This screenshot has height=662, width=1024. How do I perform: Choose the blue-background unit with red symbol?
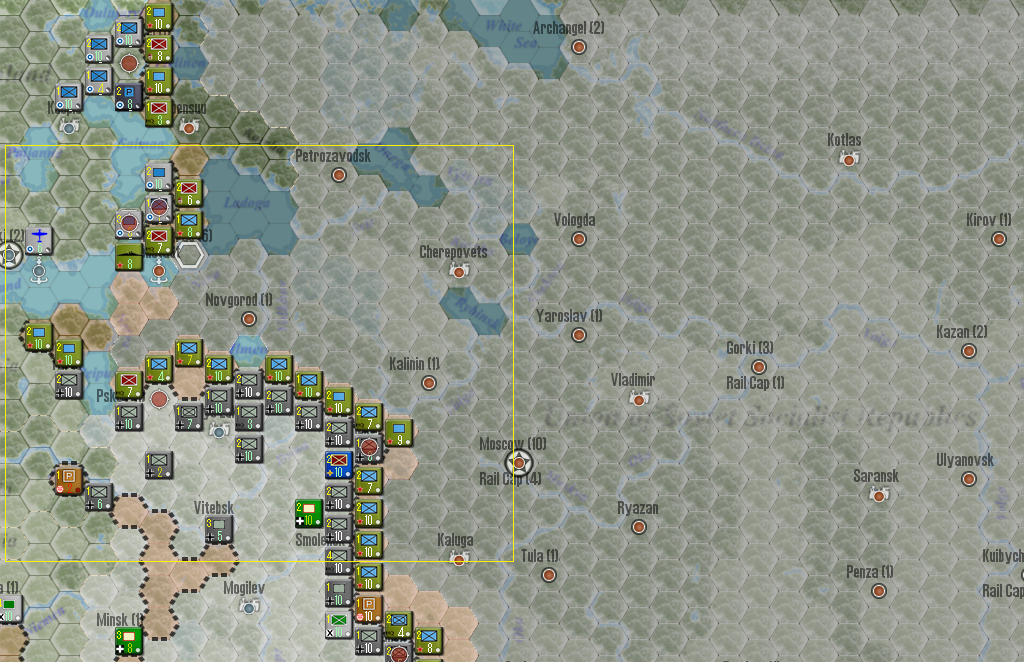pos(339,465)
